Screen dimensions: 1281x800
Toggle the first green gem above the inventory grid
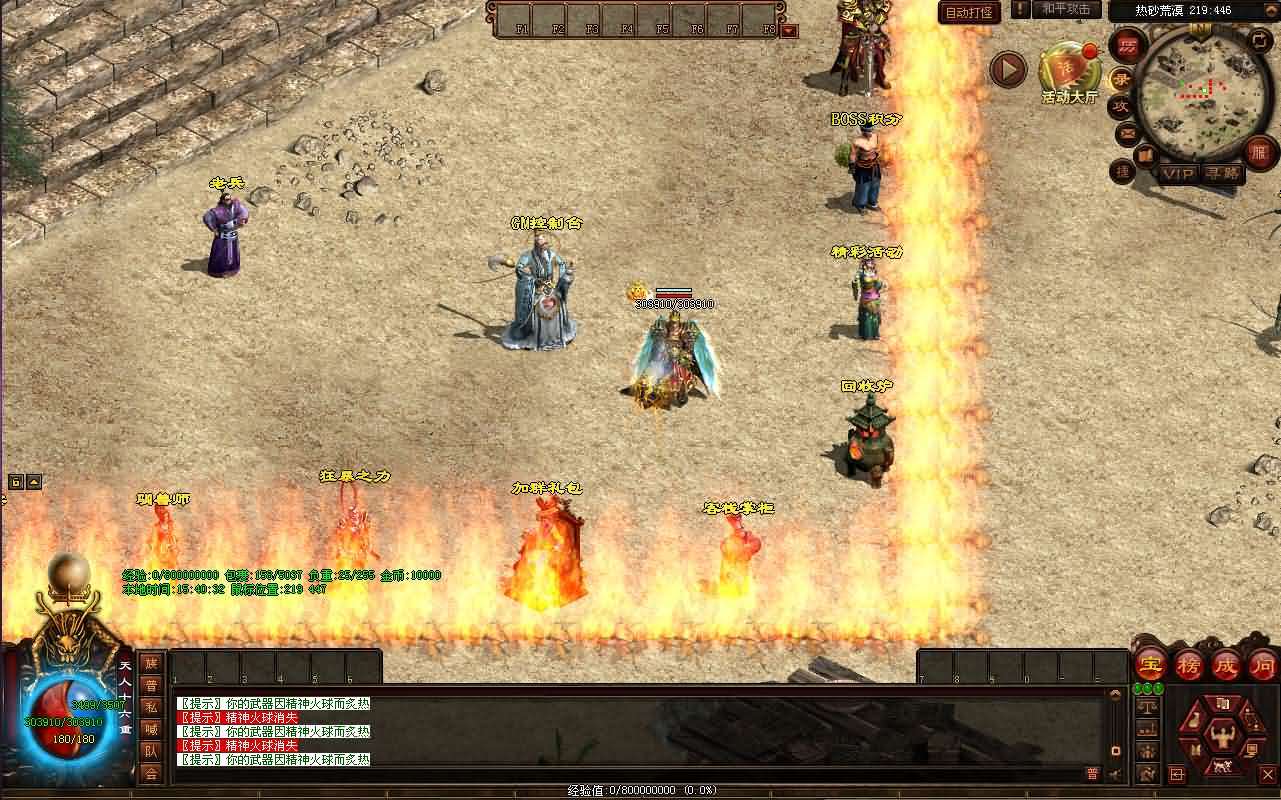[1138, 687]
